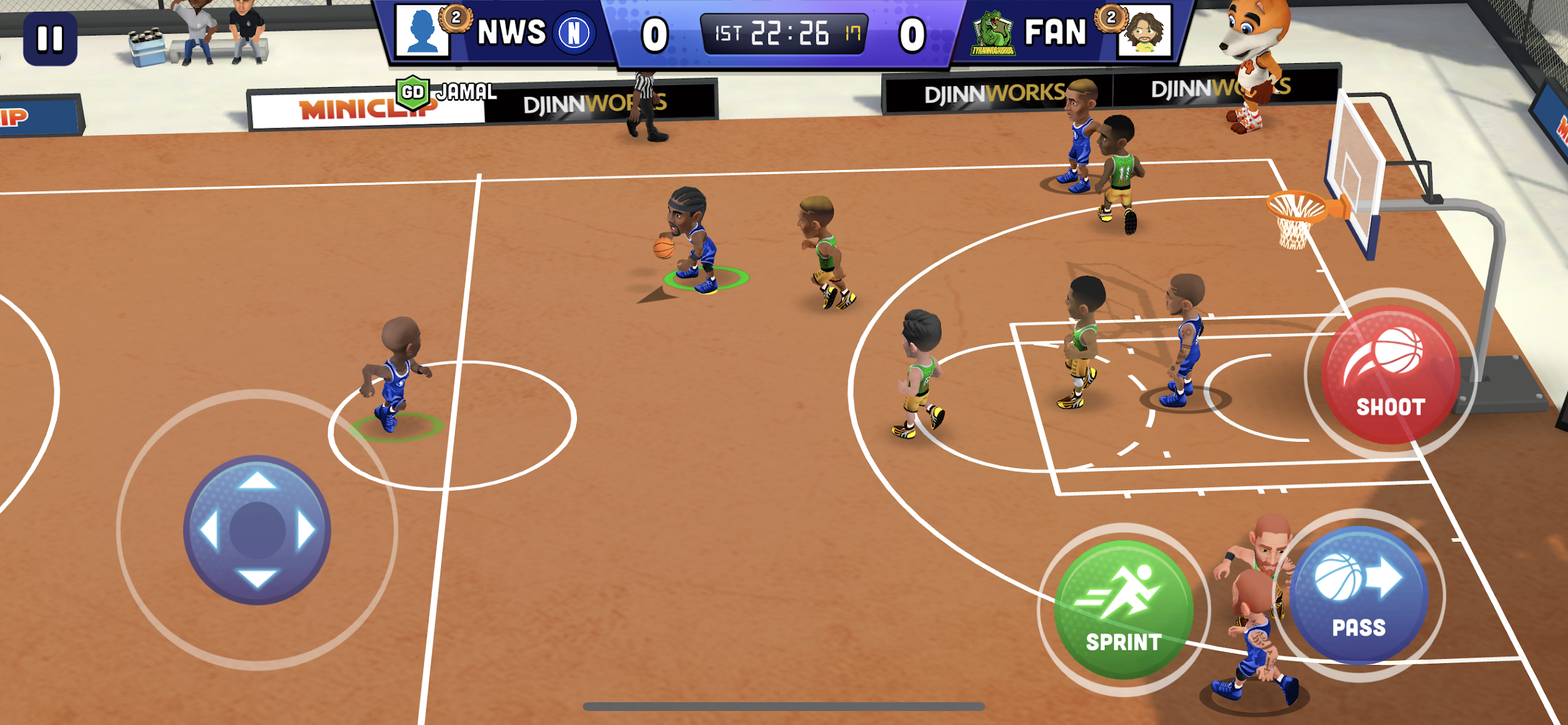Image resolution: width=1568 pixels, height=725 pixels.
Task: Tap the 22:26 game clock display
Action: (x=787, y=34)
